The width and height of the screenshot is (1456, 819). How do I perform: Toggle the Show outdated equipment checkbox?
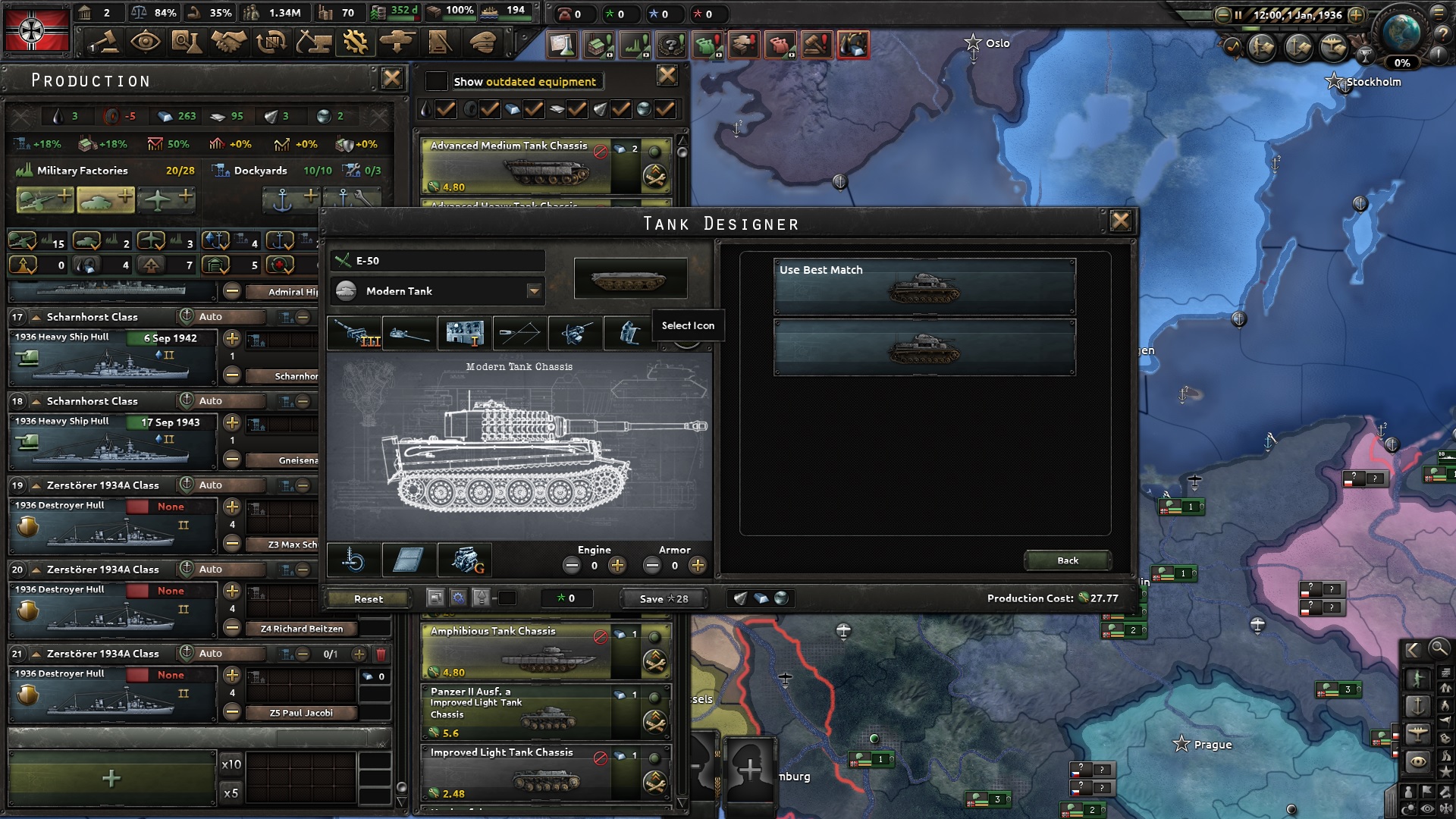(x=436, y=80)
